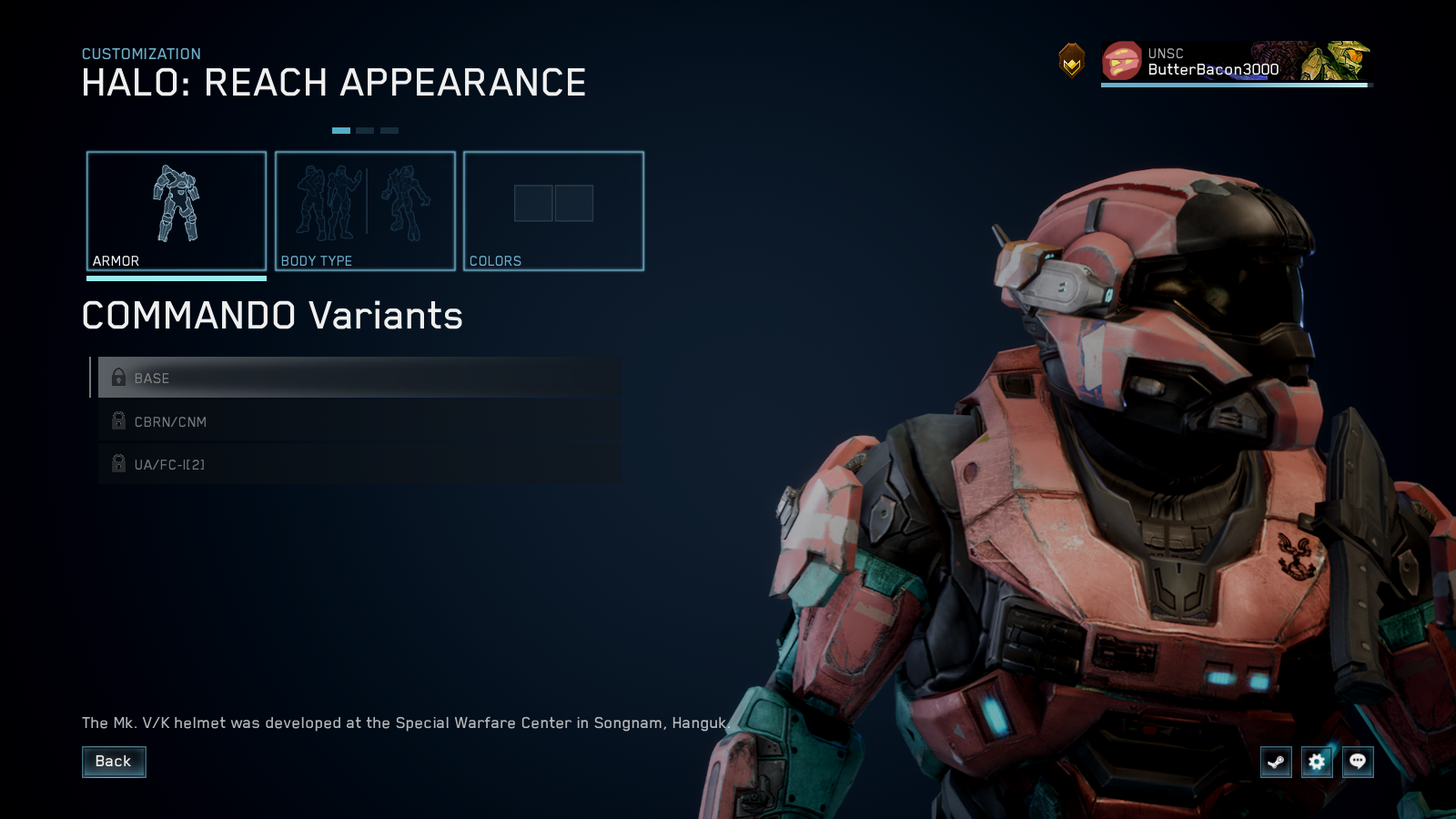Open the settings gear icon
The width and height of the screenshot is (1456, 819).
coord(1316,763)
